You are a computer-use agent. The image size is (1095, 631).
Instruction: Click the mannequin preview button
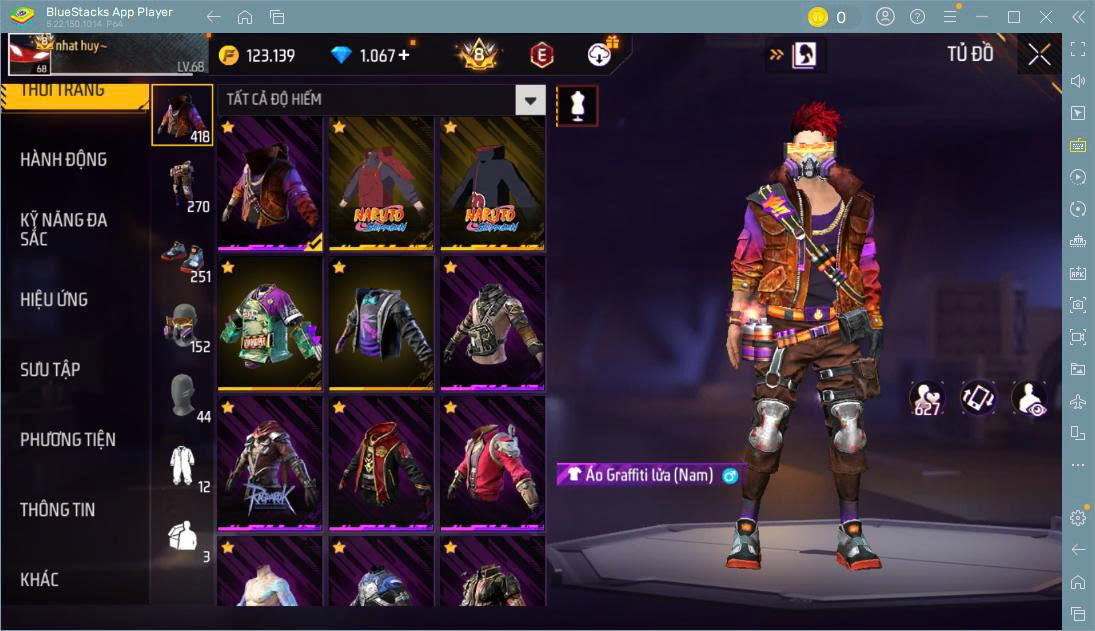577,105
